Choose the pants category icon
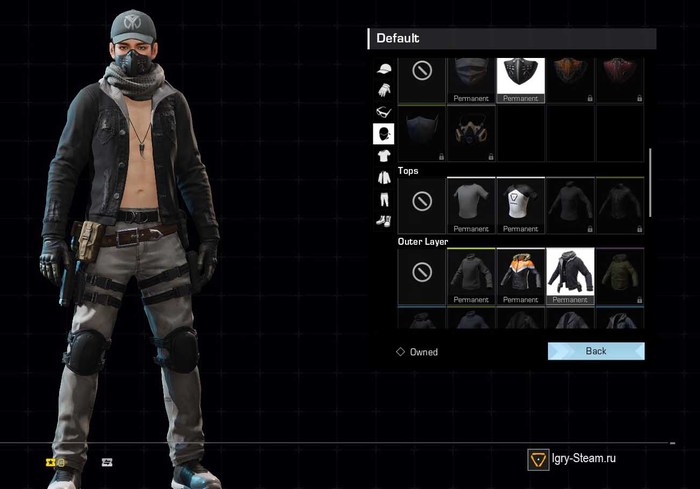Viewport: 700px width, 489px height. click(x=383, y=199)
